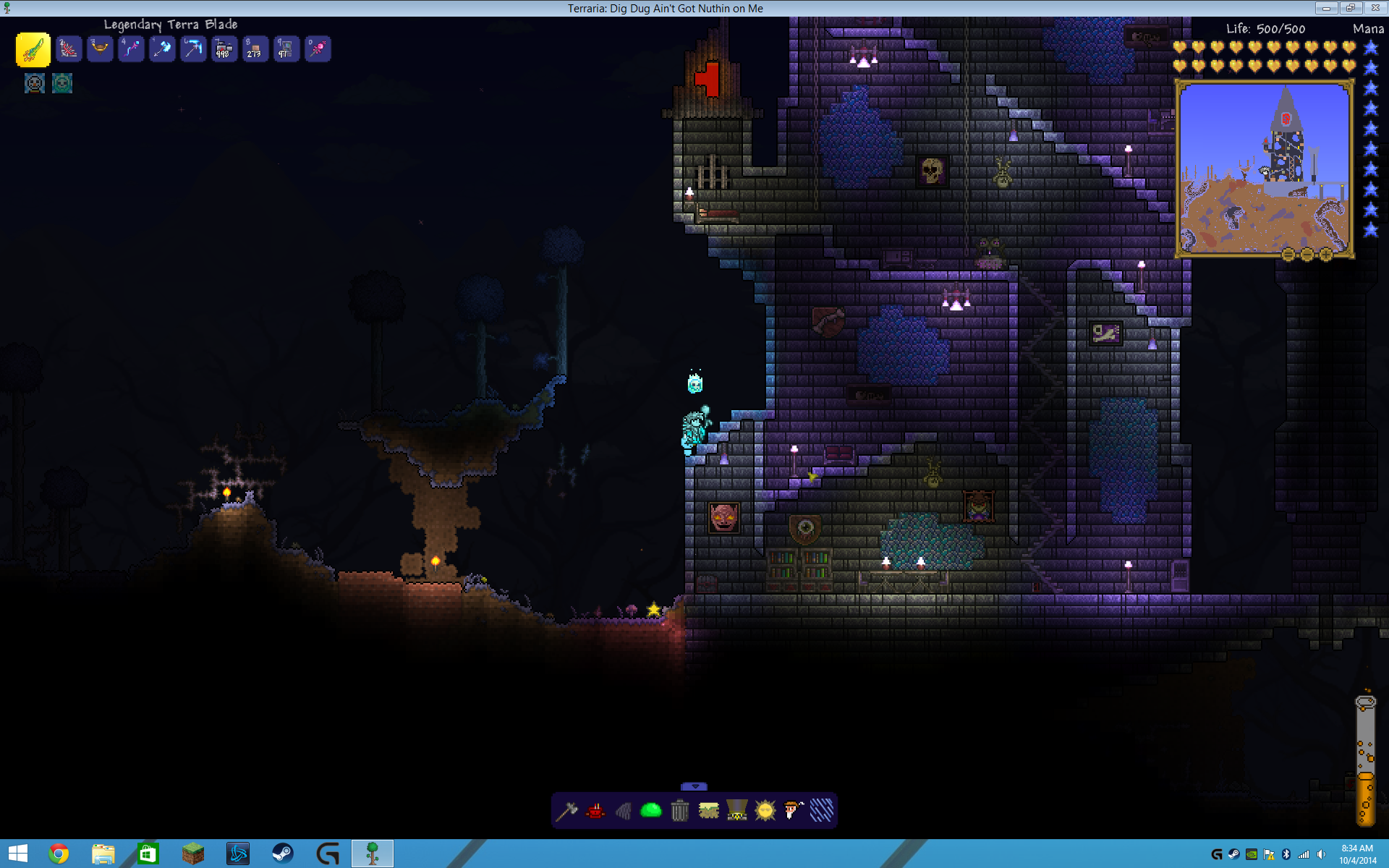Select the golden bowl item in slot 3

click(x=100, y=49)
